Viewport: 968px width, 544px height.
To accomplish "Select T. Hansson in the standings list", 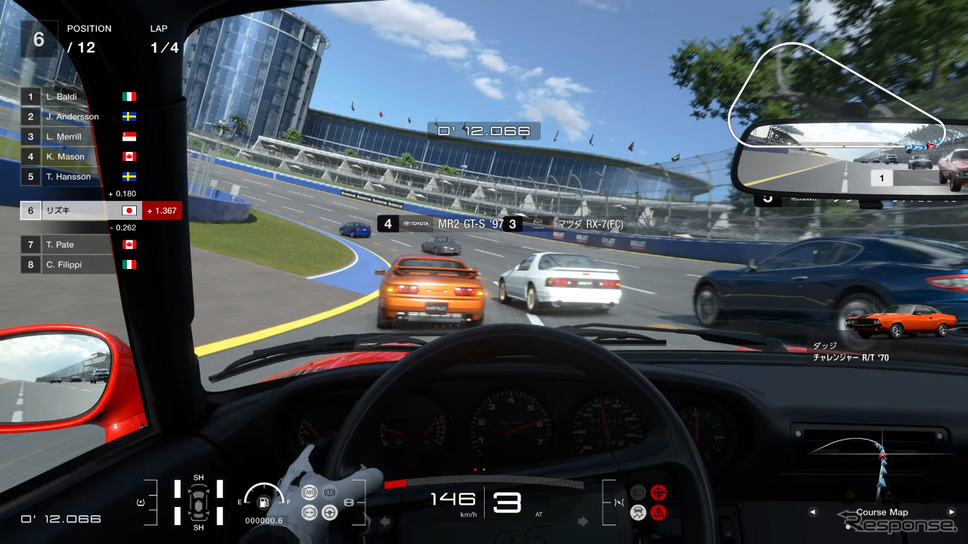I will 78,177.
